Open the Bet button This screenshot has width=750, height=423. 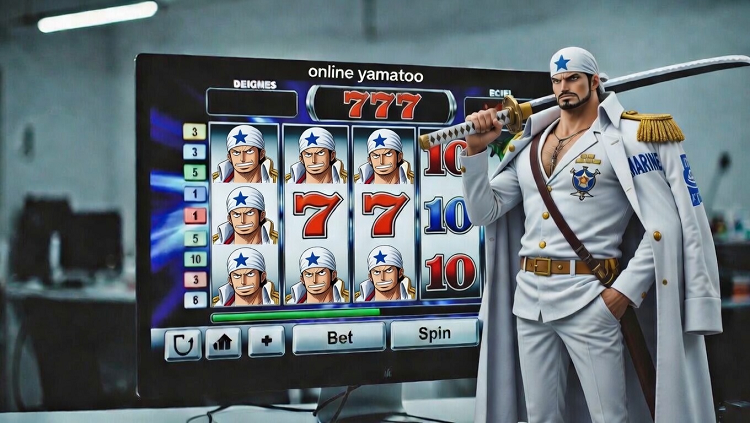click(338, 337)
